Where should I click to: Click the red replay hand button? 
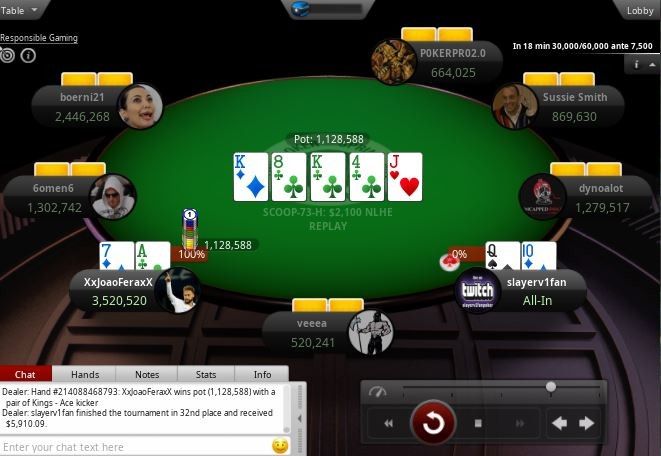pyautogui.click(x=433, y=423)
